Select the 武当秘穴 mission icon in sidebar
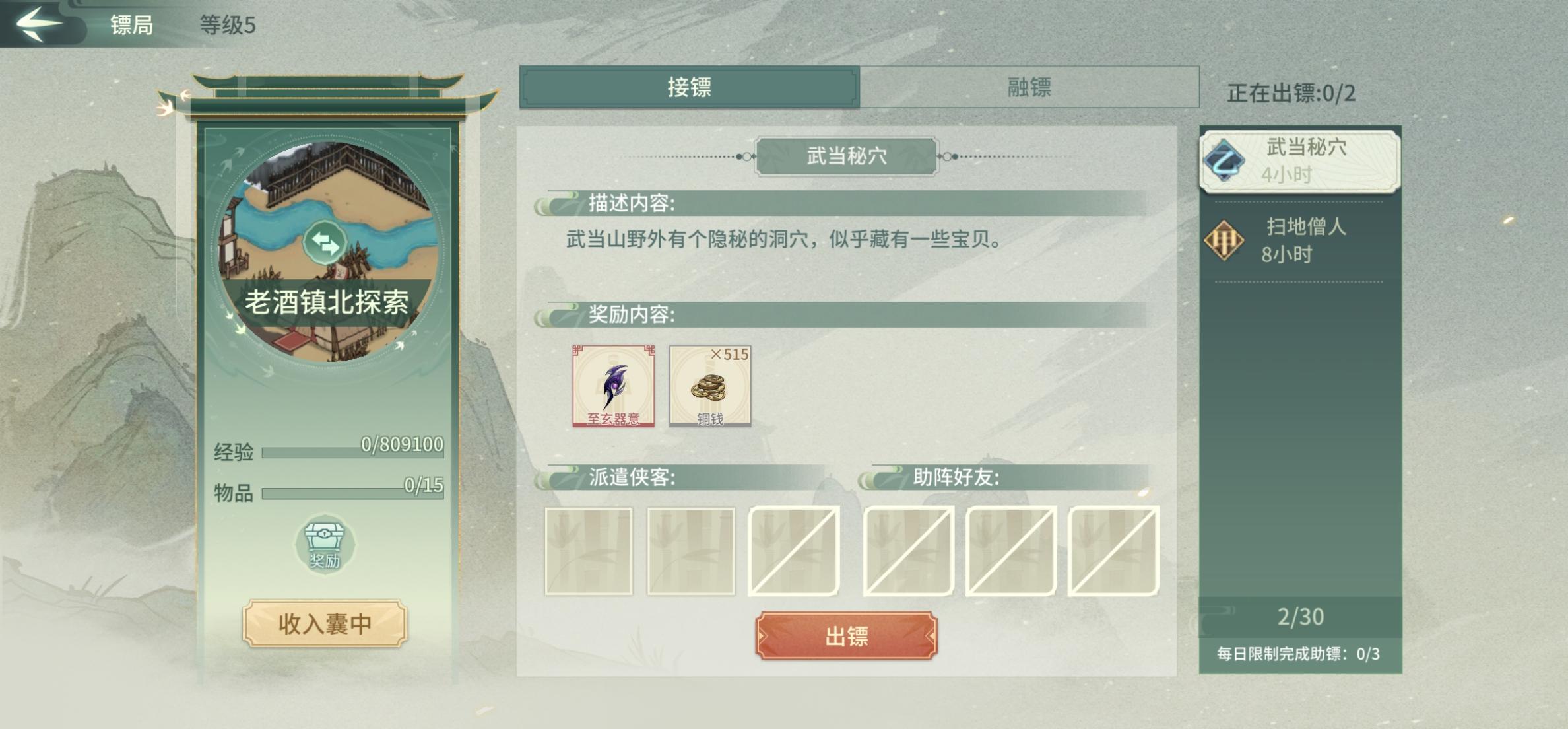The image size is (1568, 729). click(x=1228, y=159)
